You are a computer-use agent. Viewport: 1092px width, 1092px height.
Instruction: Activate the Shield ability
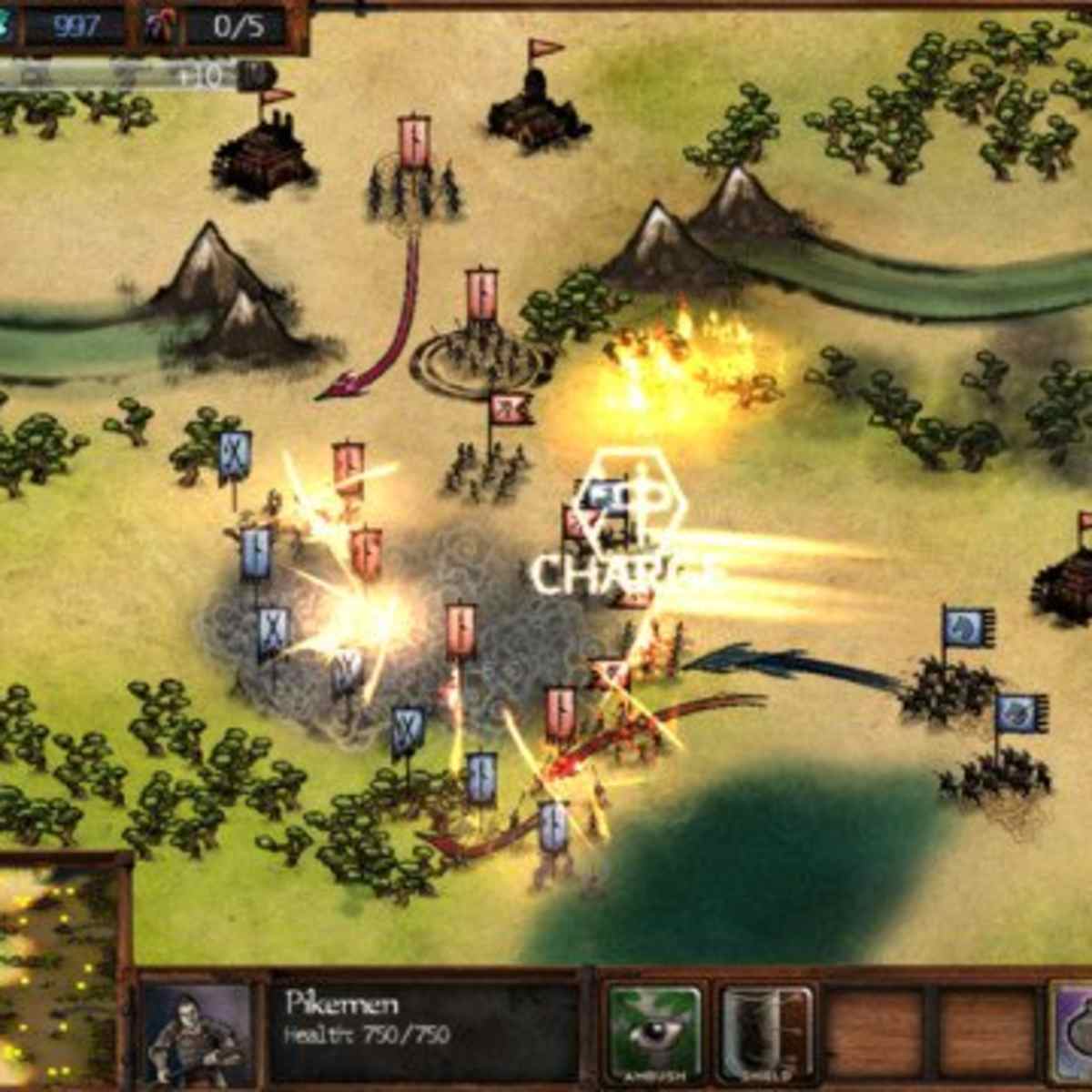point(767,1031)
